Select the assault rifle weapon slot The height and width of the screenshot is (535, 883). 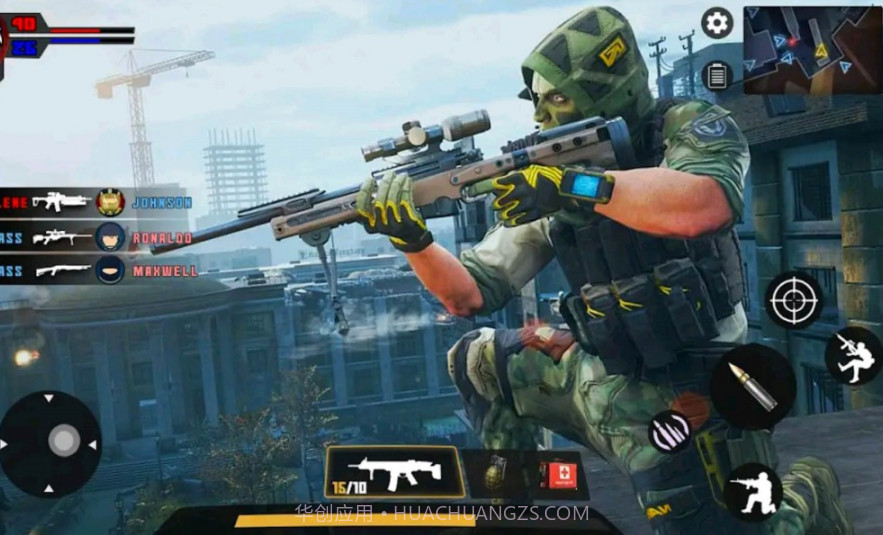[393, 472]
